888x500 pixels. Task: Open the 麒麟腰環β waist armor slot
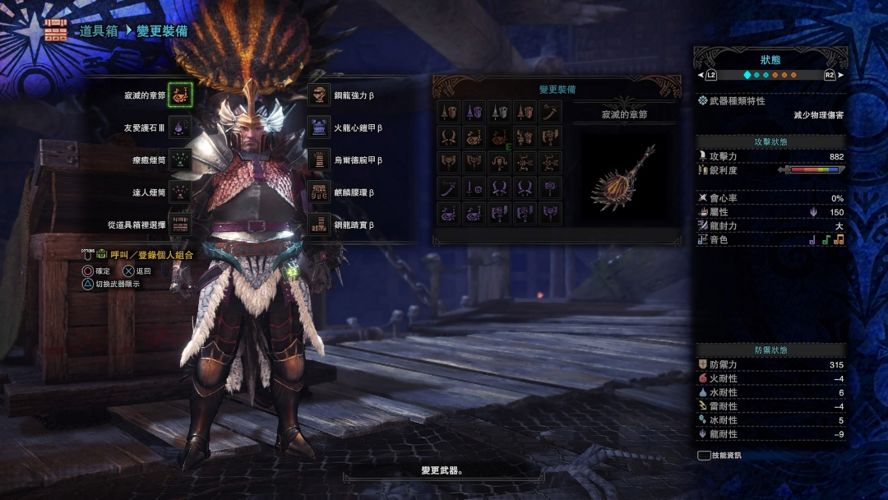pyautogui.click(x=319, y=192)
